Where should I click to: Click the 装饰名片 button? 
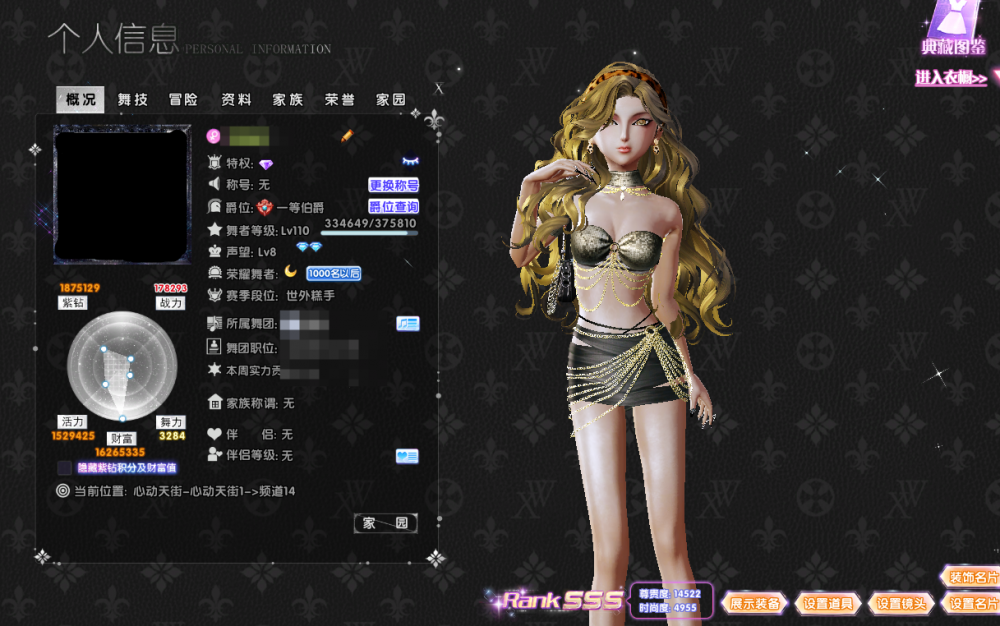pyautogui.click(x=972, y=578)
